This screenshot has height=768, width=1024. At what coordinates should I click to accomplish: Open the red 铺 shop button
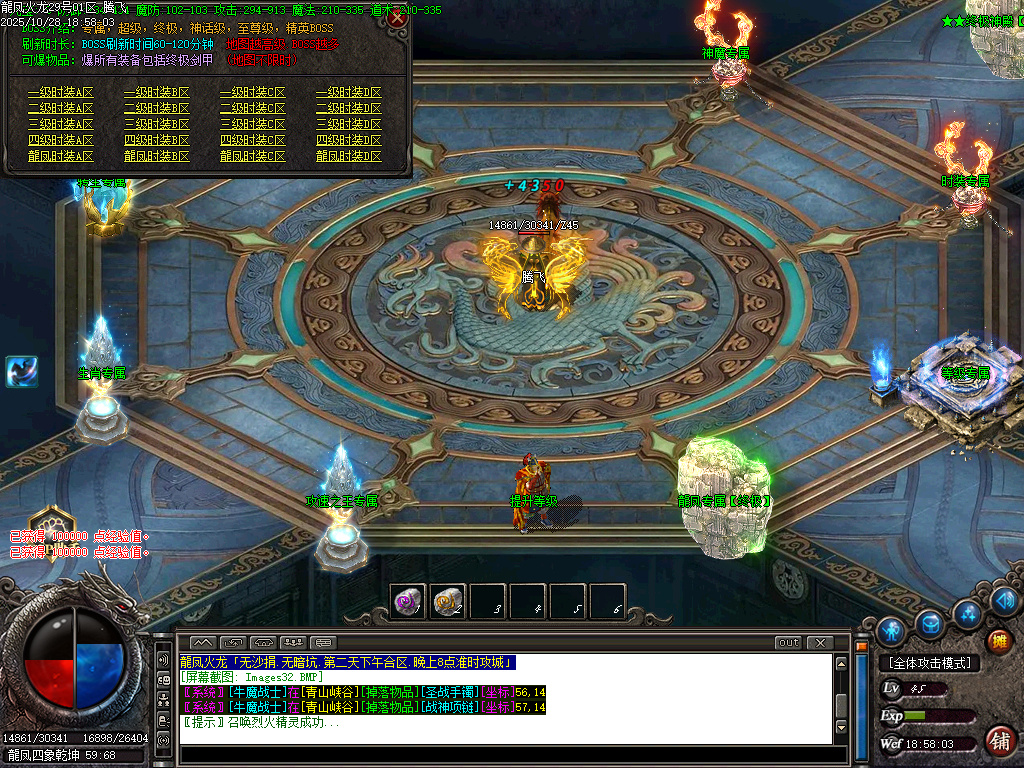(997, 740)
